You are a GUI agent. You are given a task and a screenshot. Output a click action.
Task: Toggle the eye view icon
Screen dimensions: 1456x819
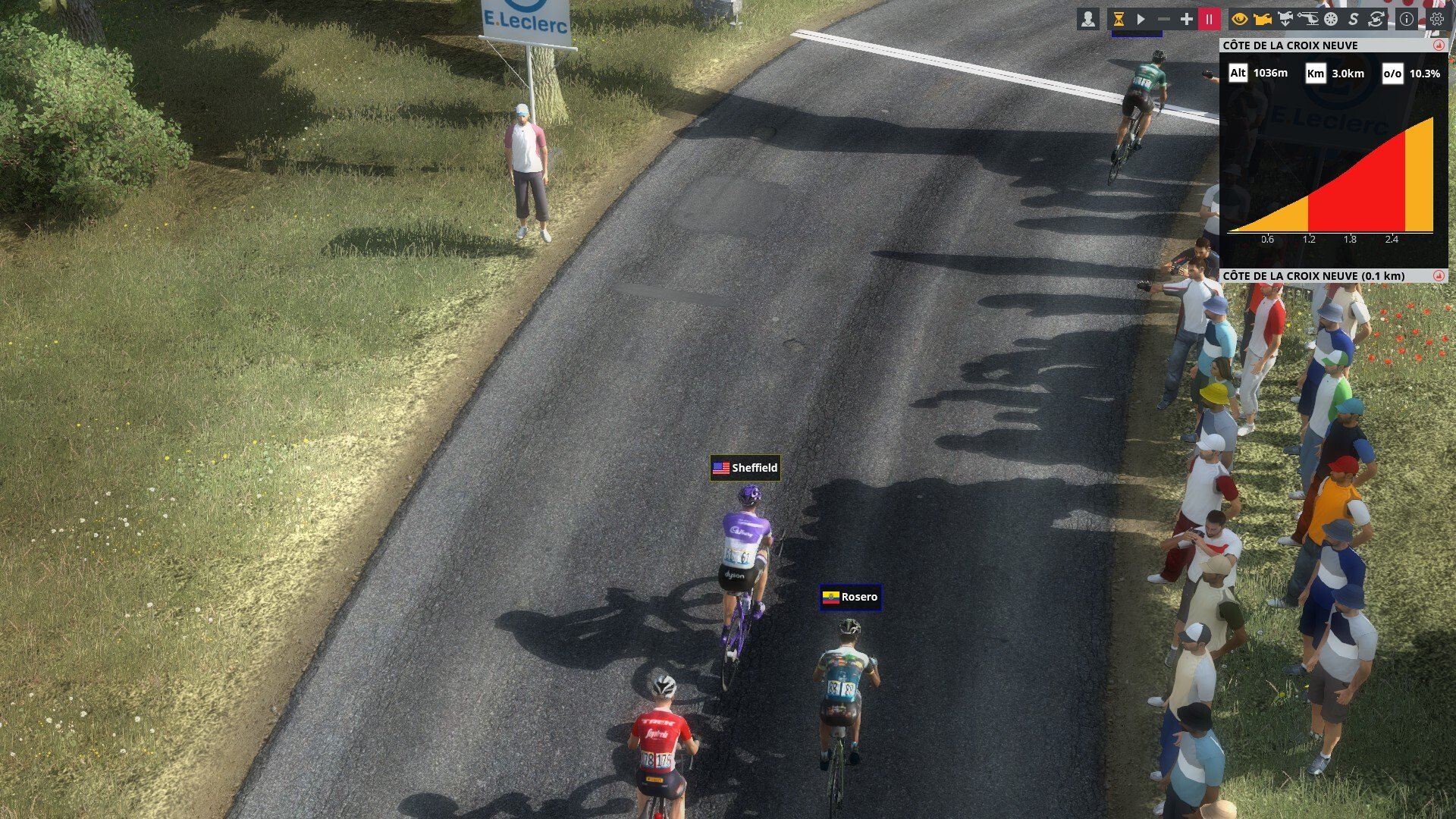click(1240, 20)
